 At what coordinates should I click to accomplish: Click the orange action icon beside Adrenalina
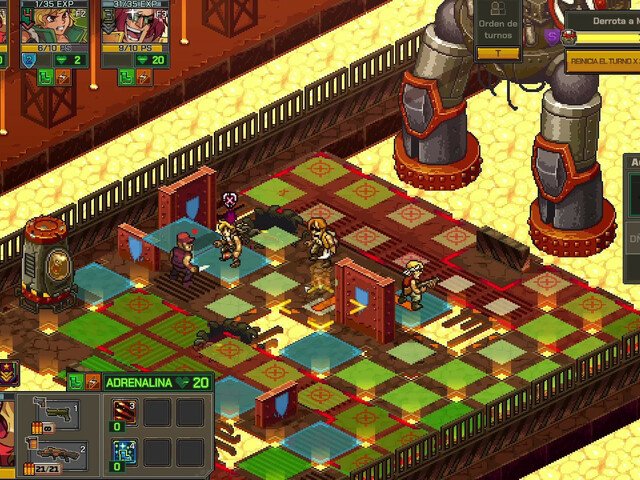click(x=93, y=382)
